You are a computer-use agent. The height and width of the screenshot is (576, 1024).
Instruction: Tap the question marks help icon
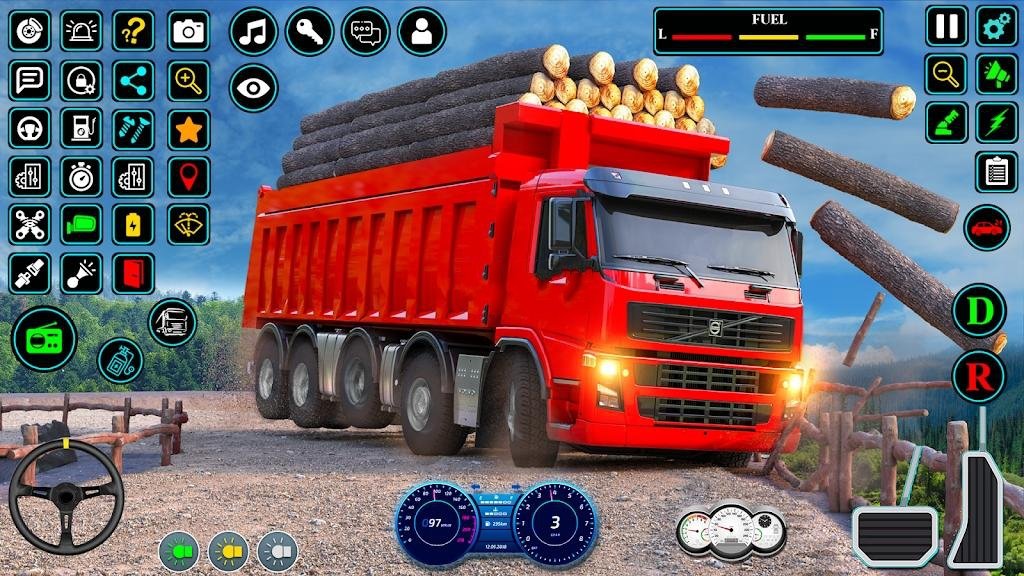click(133, 31)
